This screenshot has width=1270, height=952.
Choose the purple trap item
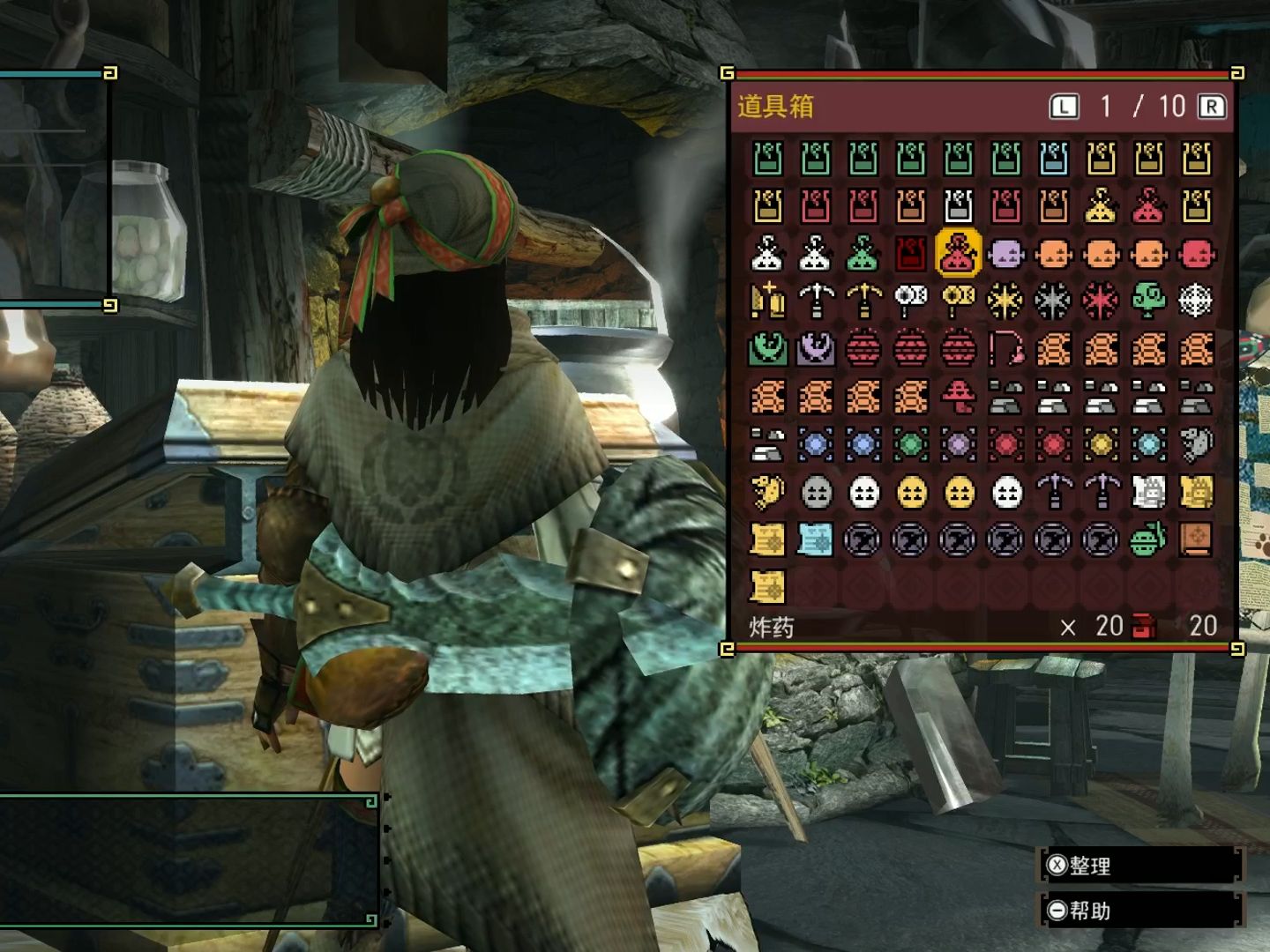[815, 349]
